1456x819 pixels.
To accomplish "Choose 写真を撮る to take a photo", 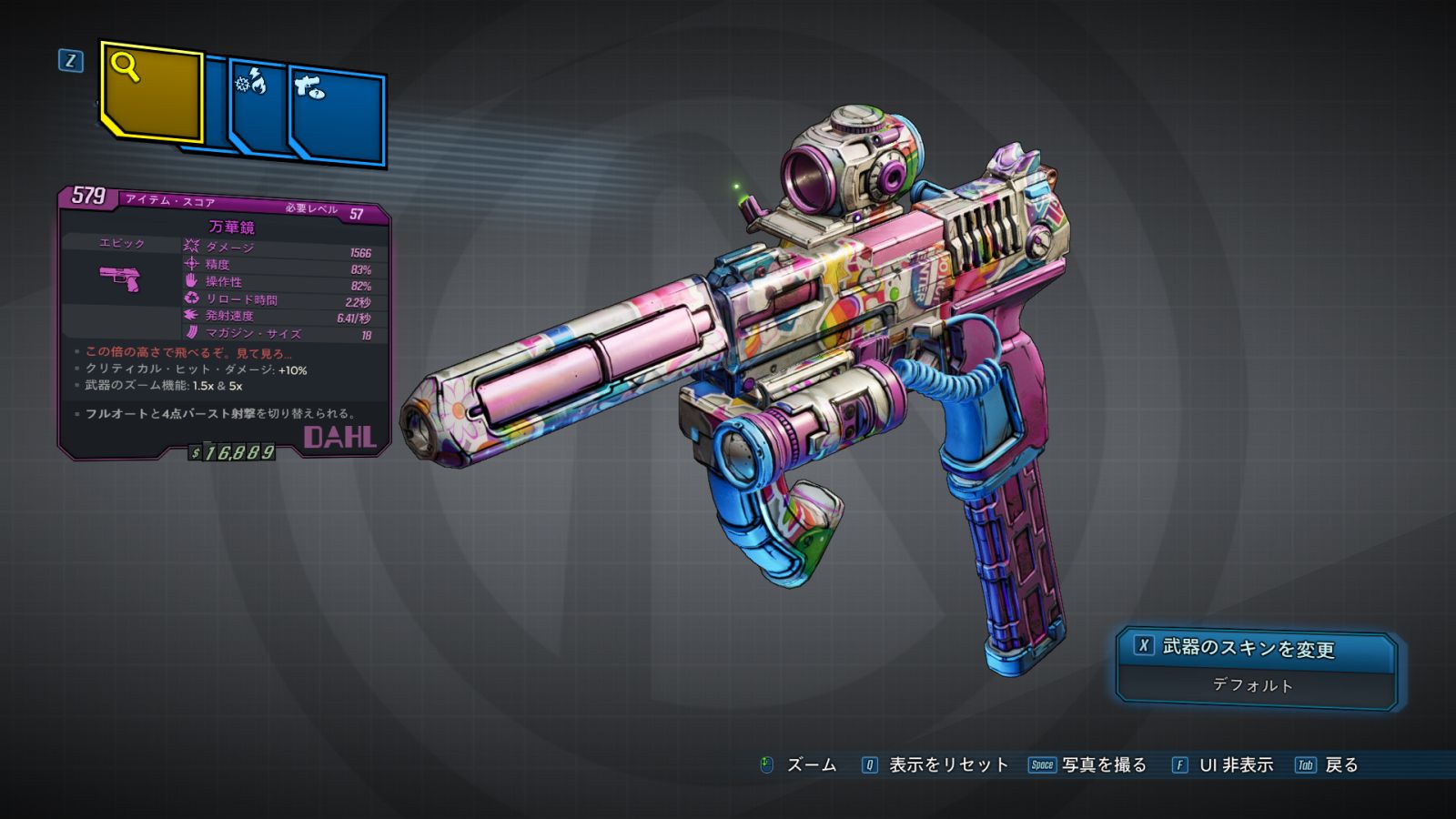I will (x=1103, y=765).
